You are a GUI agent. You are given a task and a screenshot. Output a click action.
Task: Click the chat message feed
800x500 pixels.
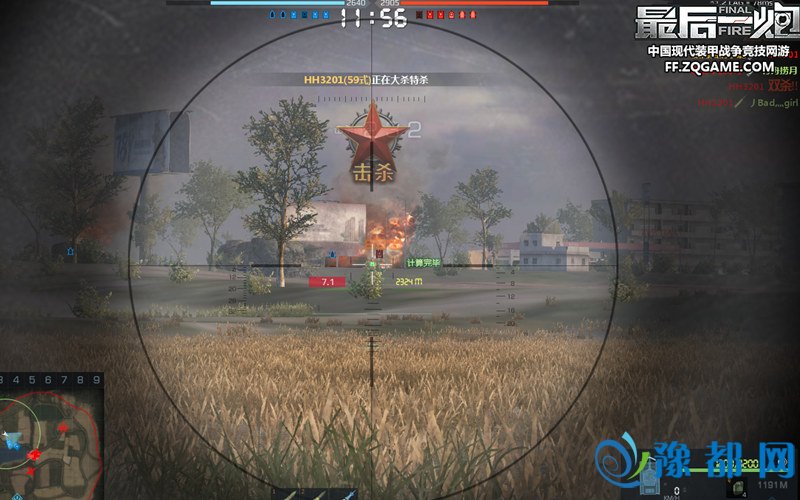pyautogui.click(x=748, y=88)
